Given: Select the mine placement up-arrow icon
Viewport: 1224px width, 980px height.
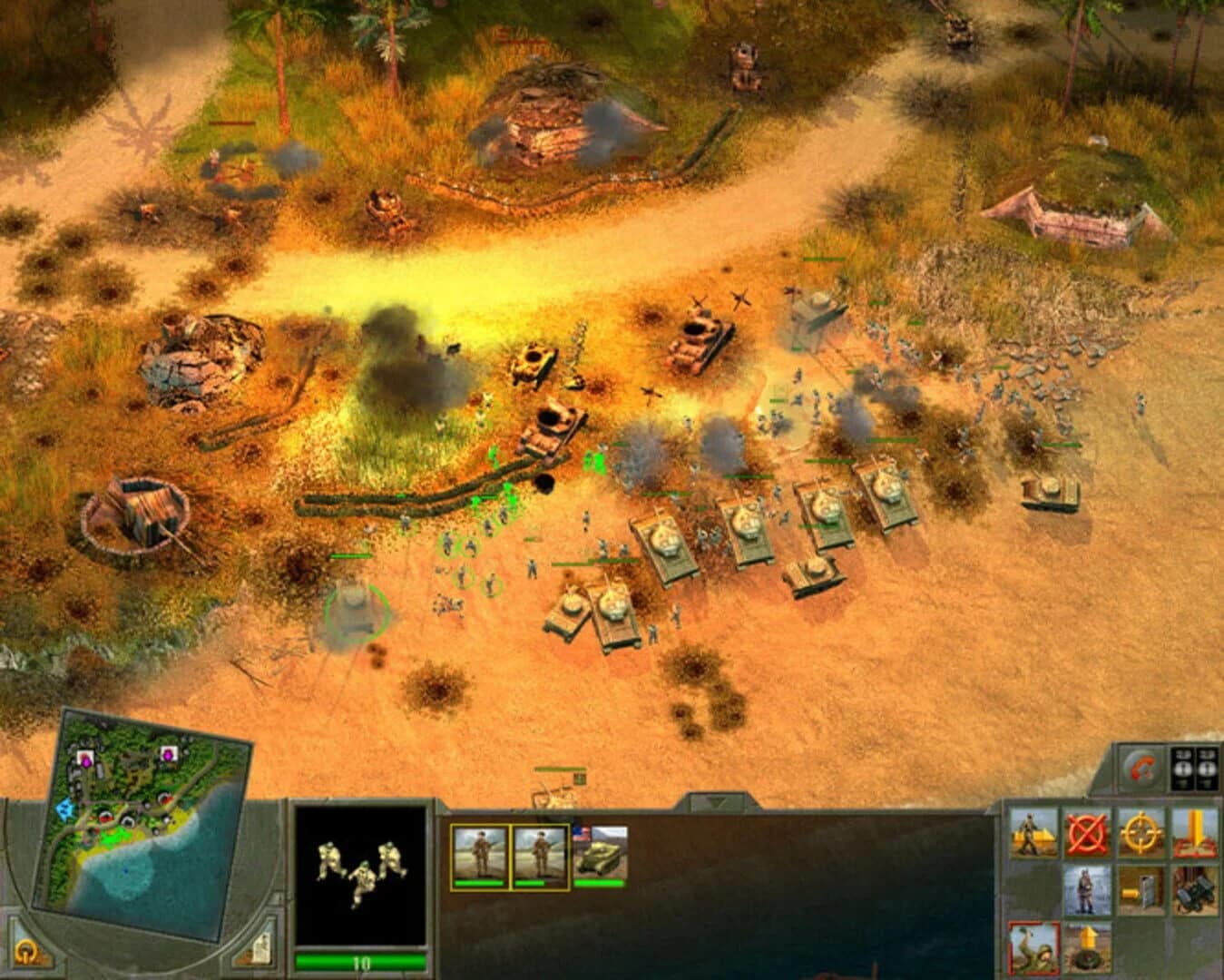Looking at the screenshot, I should click(1089, 953).
